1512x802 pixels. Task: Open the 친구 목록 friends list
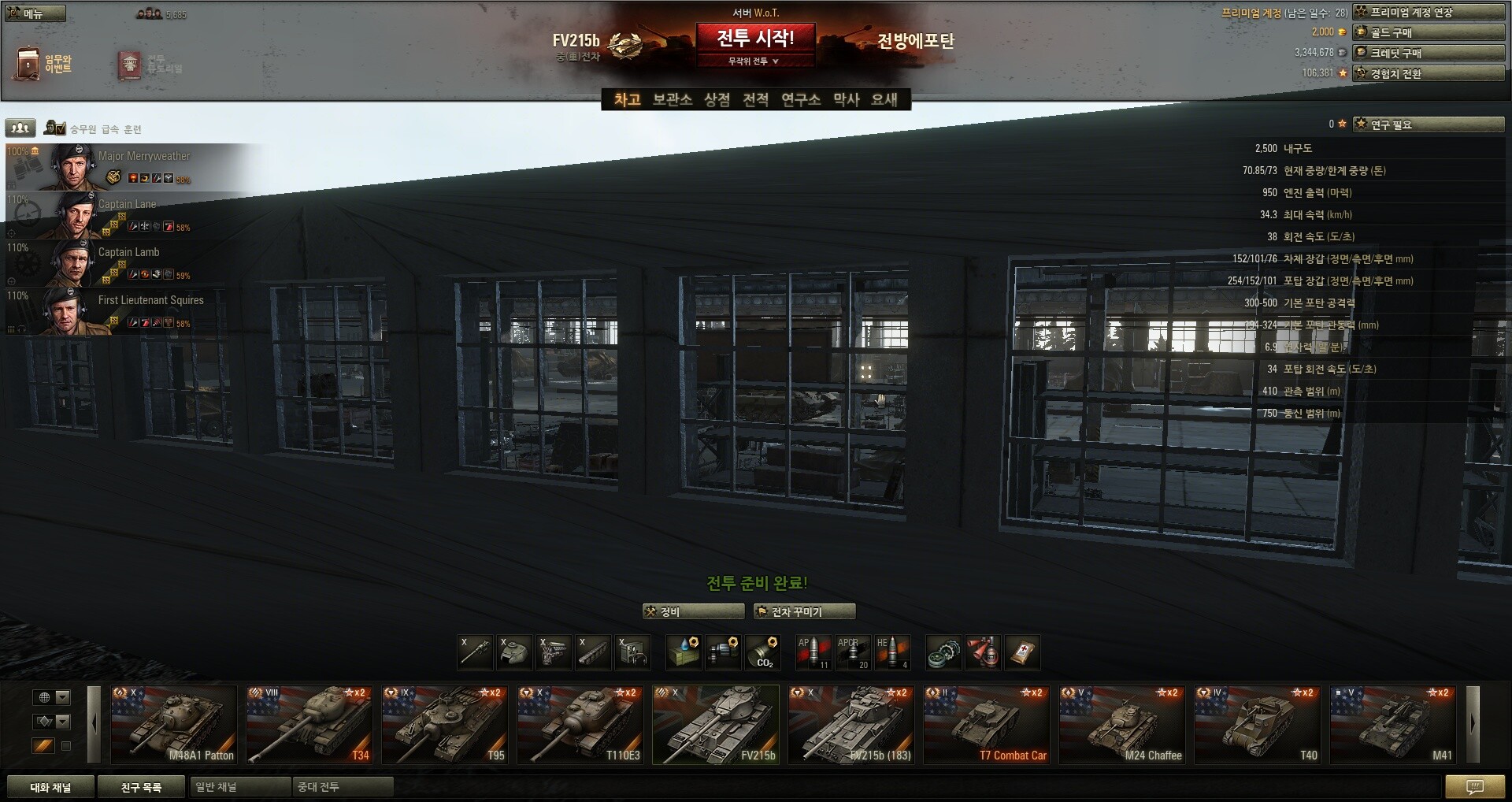point(141,787)
